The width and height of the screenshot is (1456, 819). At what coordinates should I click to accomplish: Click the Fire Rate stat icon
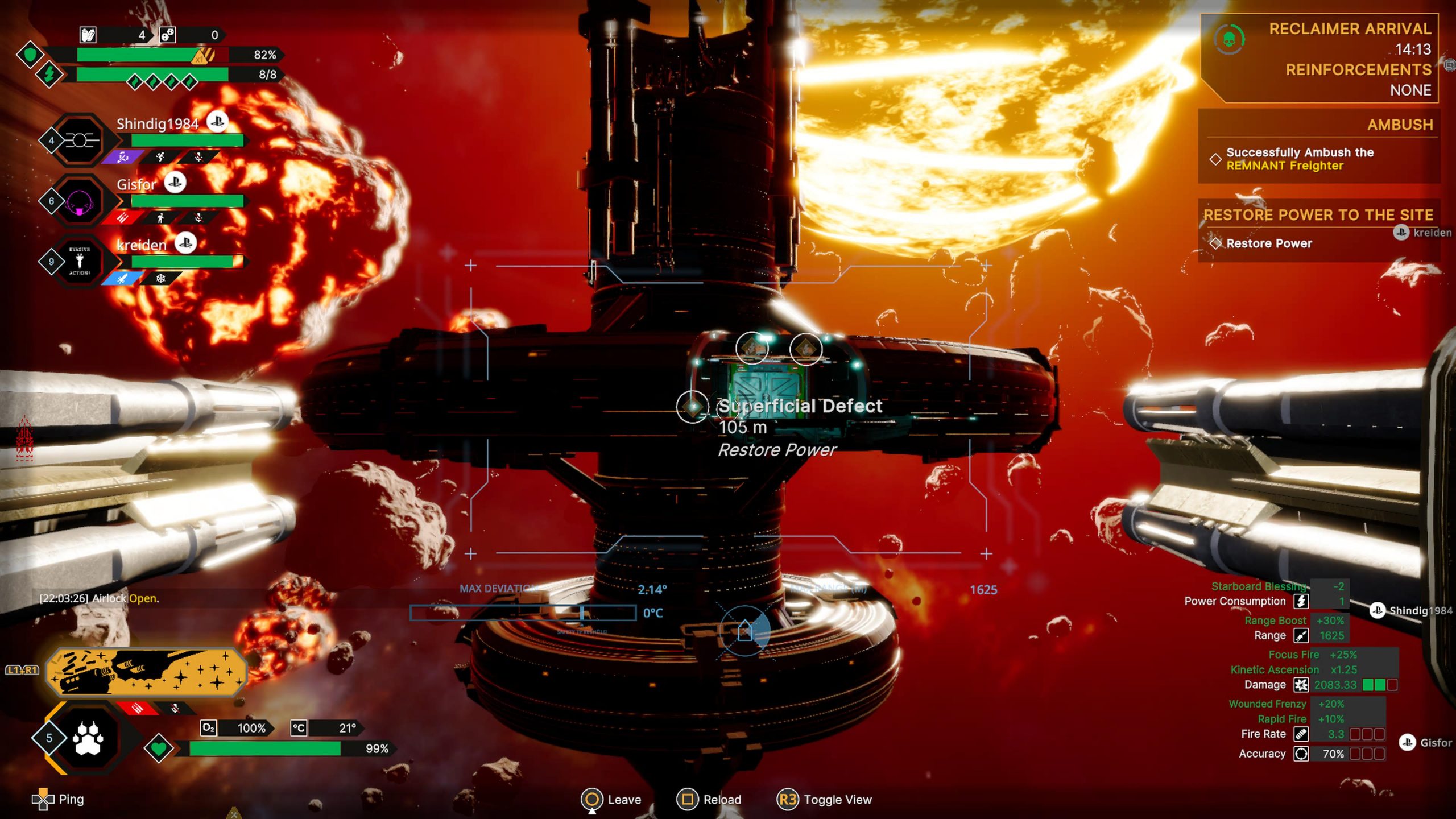(x=1301, y=734)
